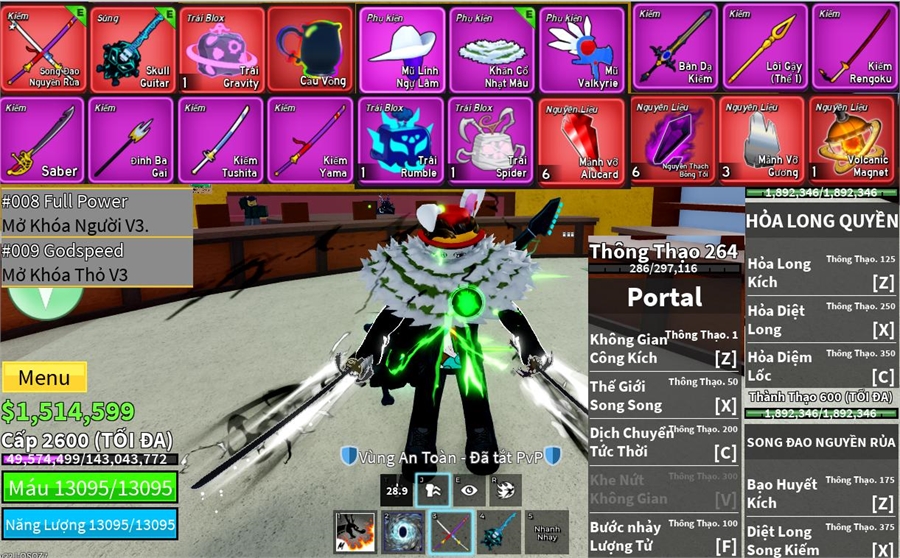This screenshot has height=558, width=900.
Task: Select the Nhanh Nhảy hotbar slot
Action: click(546, 532)
